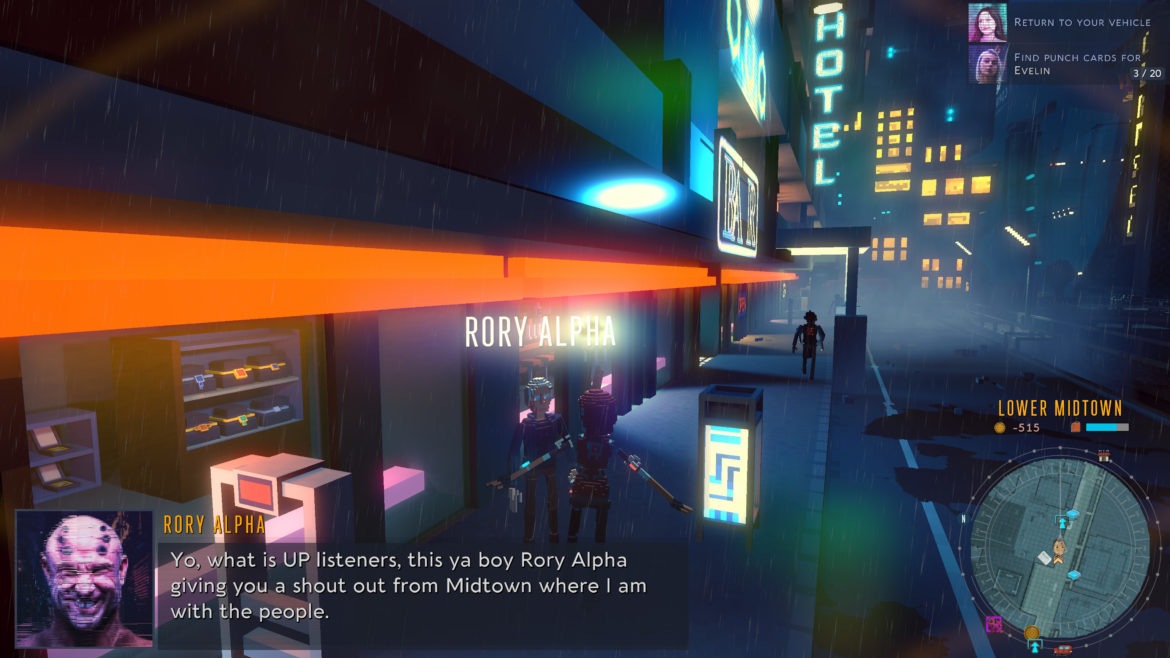Select the red car marker on the minimap
Viewport: 1170px width, 658px height.
click(1063, 648)
